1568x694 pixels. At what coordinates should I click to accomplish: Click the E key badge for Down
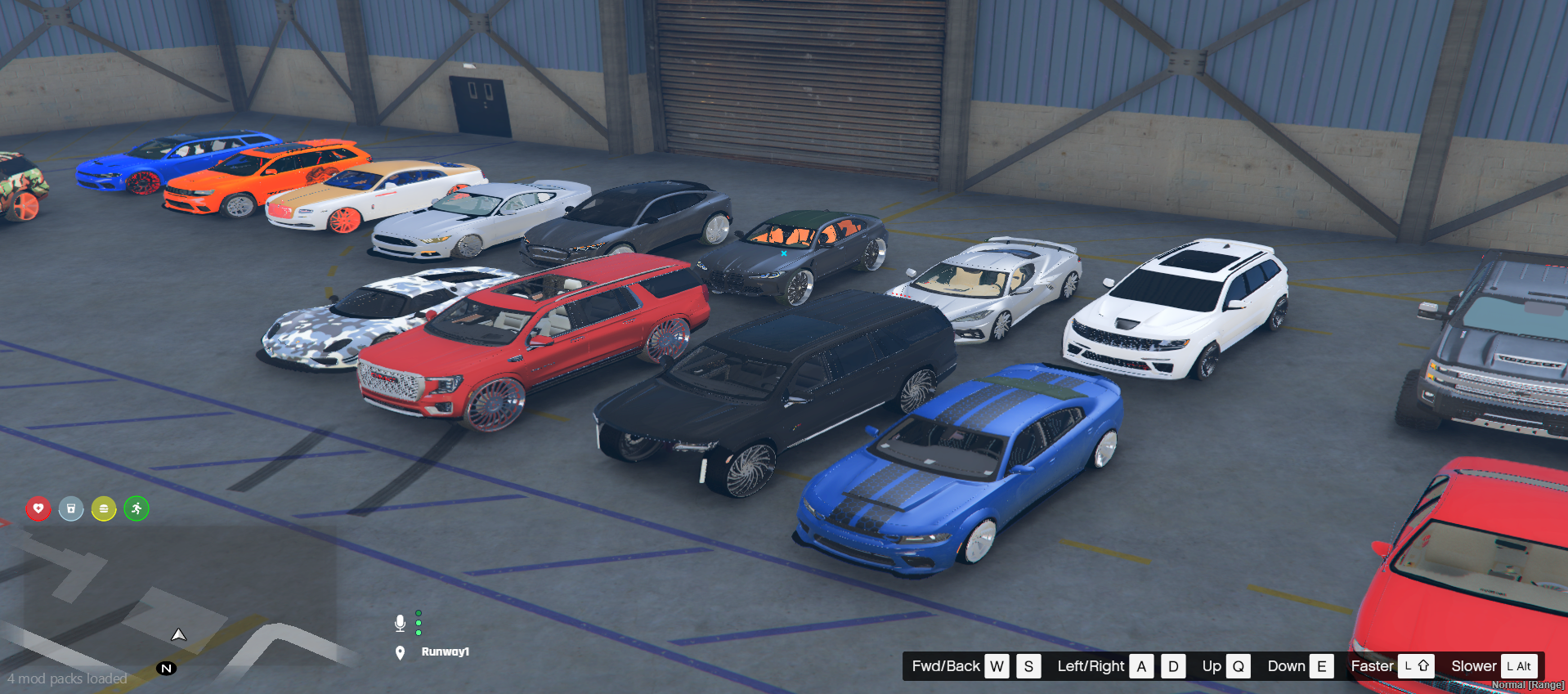[x=1322, y=666]
